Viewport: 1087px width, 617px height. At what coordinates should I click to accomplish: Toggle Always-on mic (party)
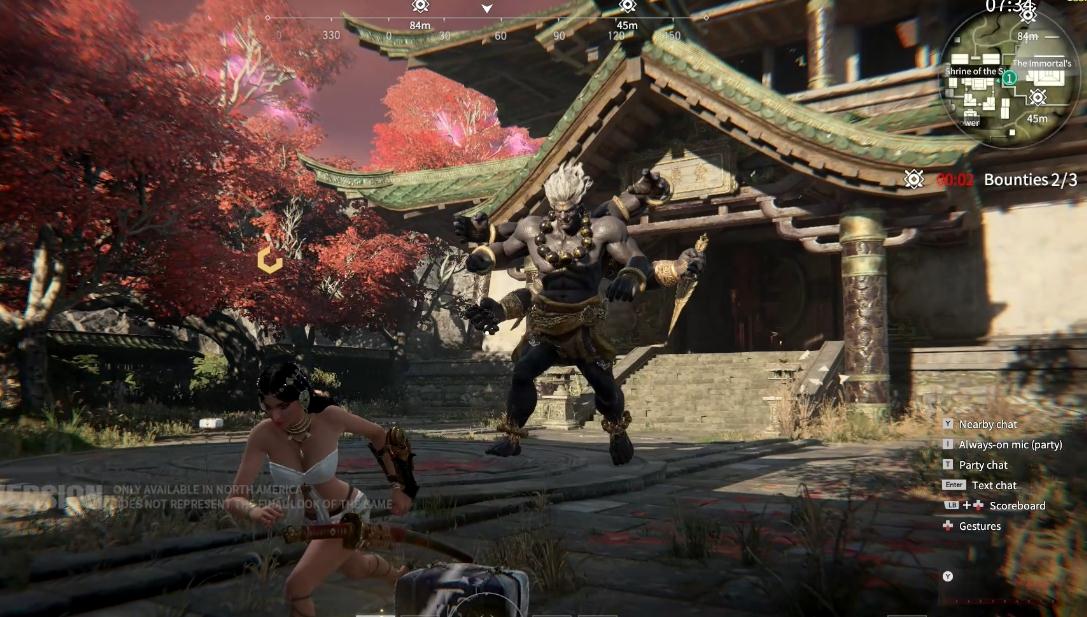click(1010, 445)
